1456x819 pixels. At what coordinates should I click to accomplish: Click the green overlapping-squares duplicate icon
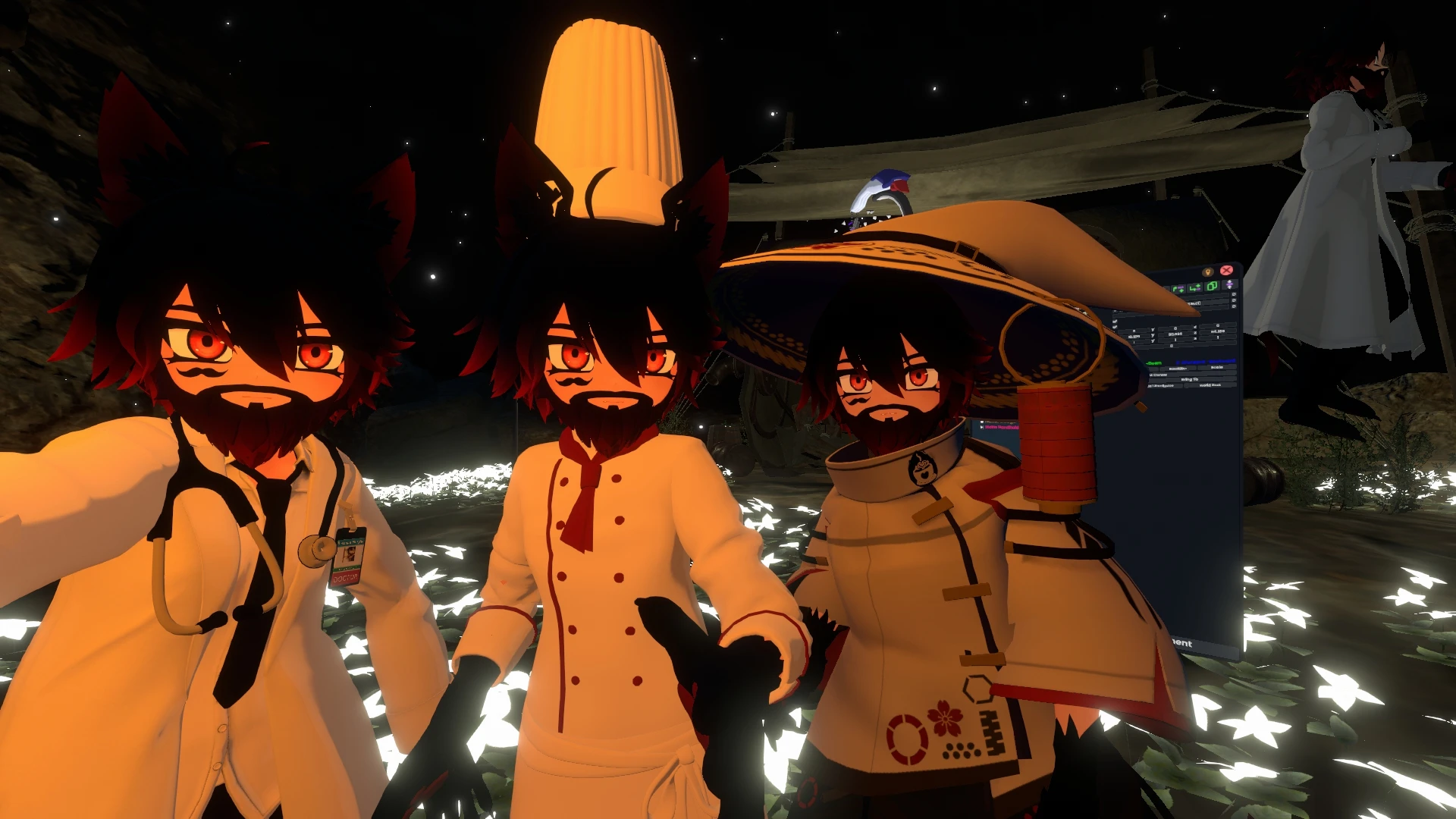pyautogui.click(x=1211, y=286)
